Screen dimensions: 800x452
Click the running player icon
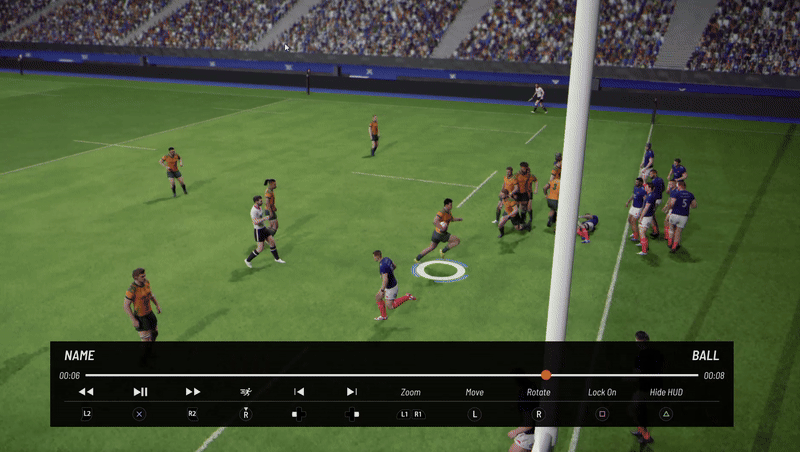pyautogui.click(x=246, y=392)
